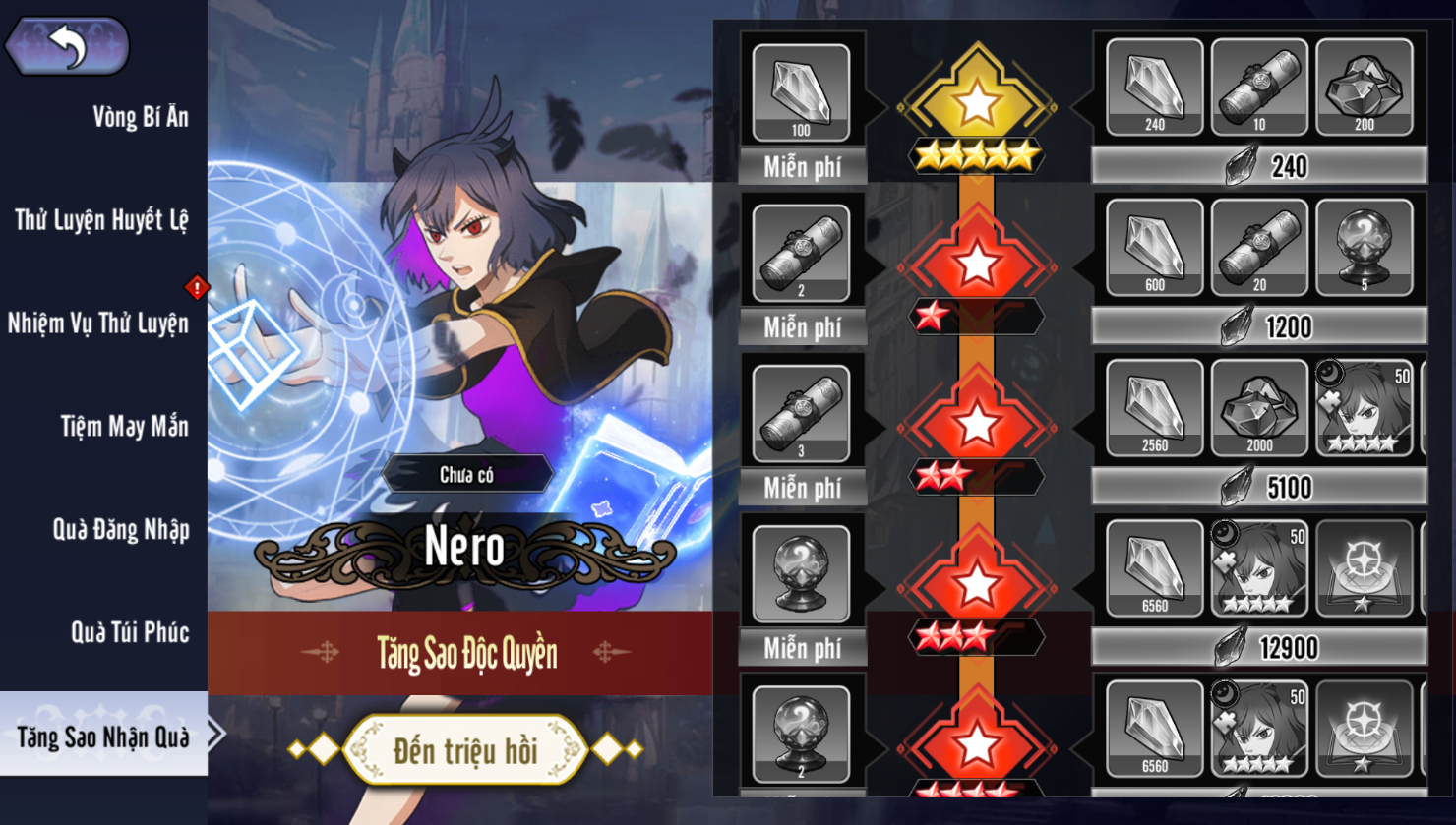This screenshot has width=1456, height=825.
Task: Inspect the 200 ore reward icon
Action: click(x=1364, y=88)
